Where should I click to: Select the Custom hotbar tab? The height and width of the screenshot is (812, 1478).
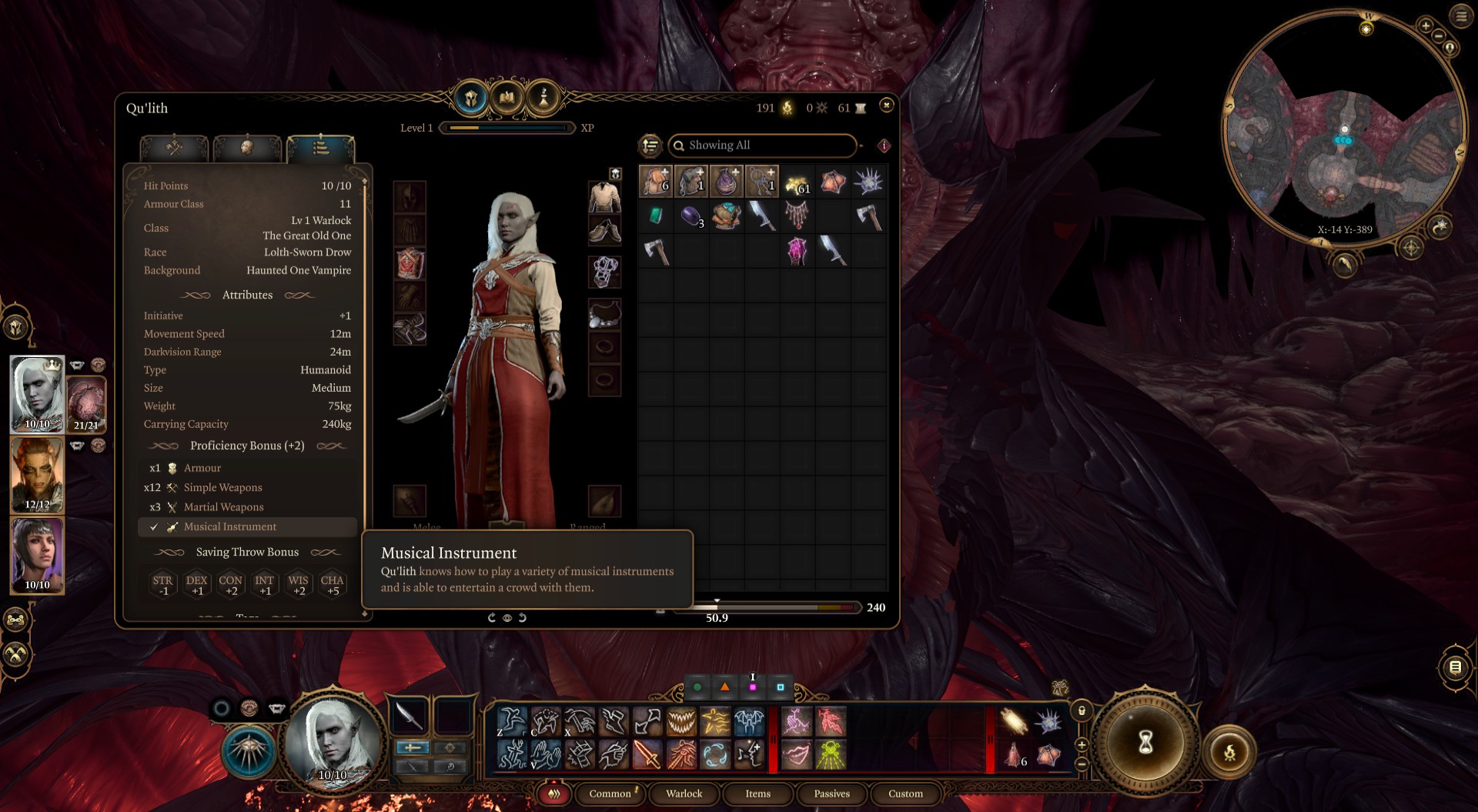click(x=905, y=794)
